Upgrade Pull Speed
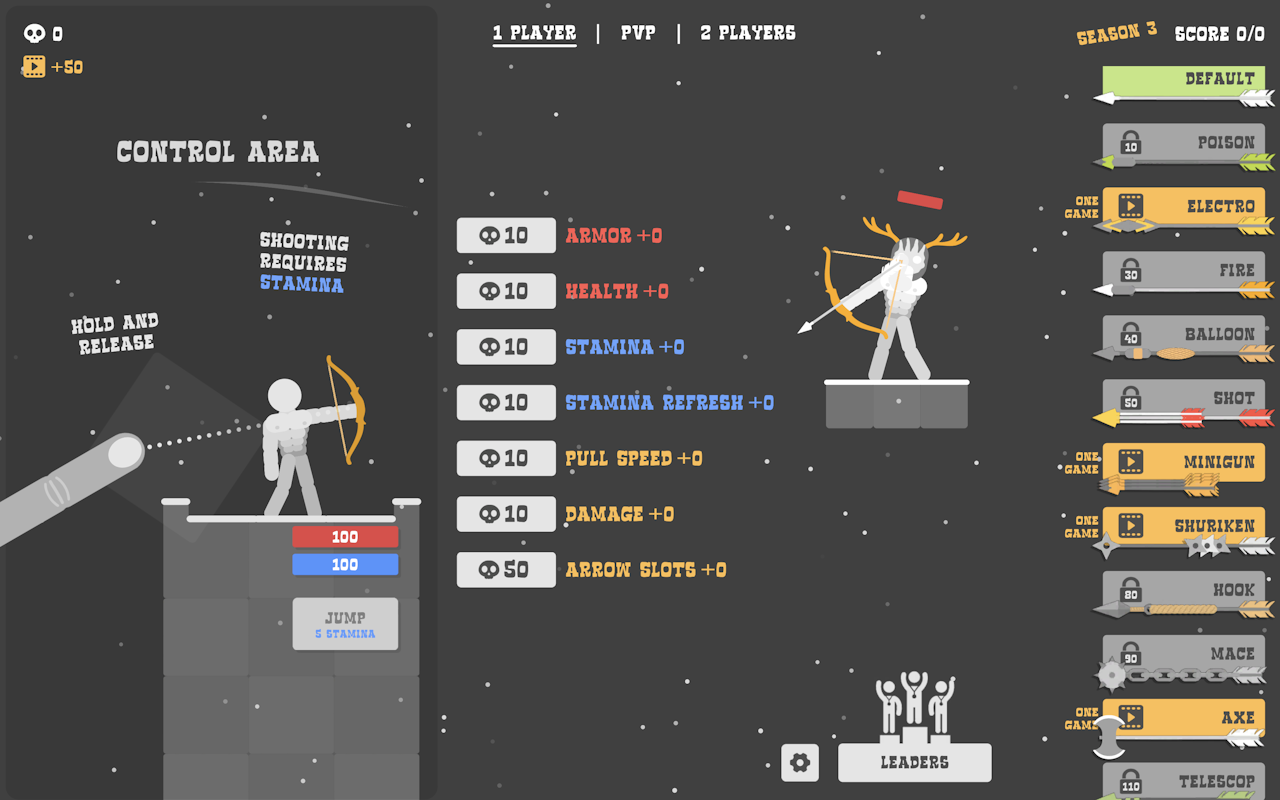 pos(506,459)
